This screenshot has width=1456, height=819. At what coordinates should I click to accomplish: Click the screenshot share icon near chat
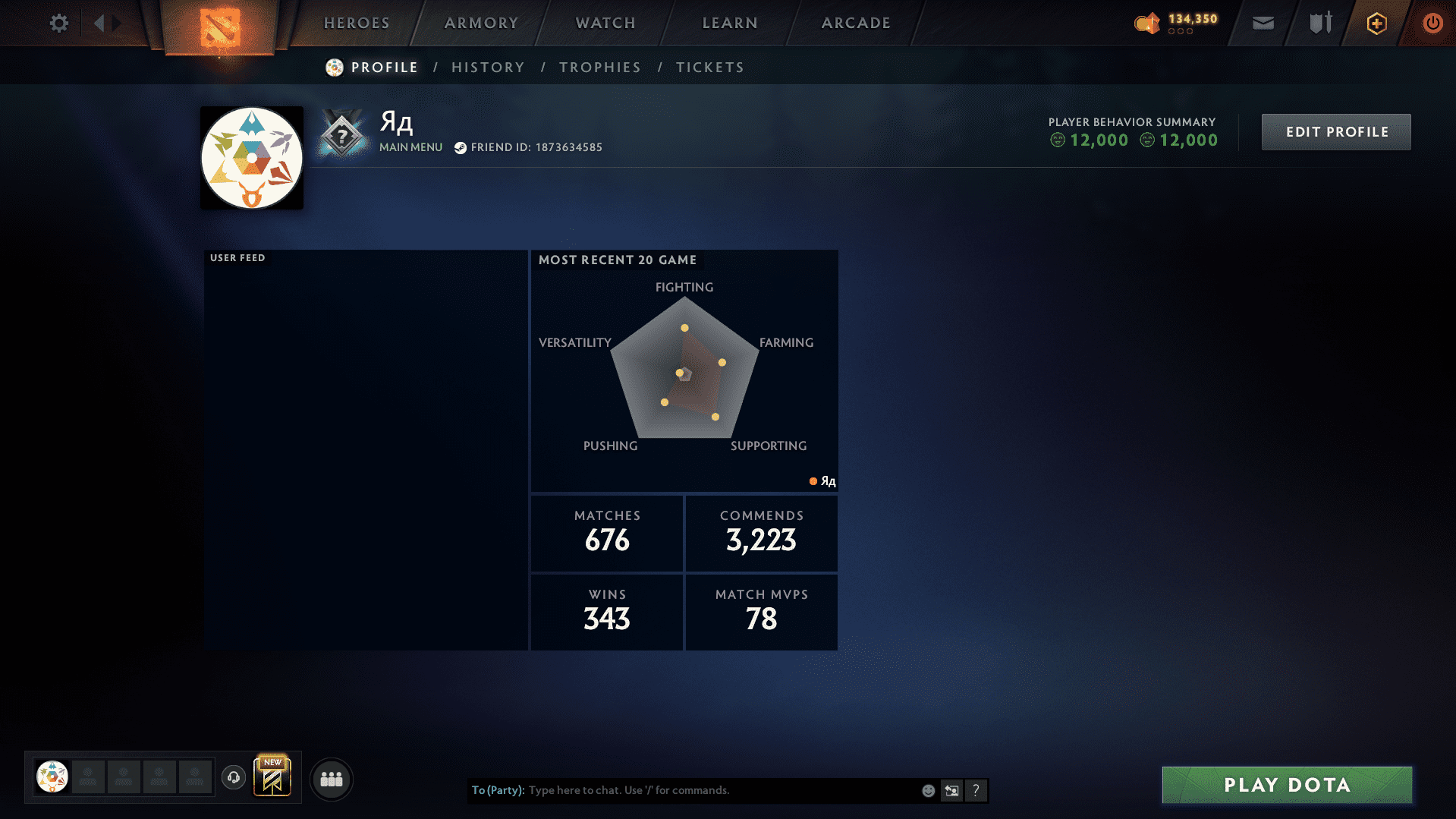[951, 790]
